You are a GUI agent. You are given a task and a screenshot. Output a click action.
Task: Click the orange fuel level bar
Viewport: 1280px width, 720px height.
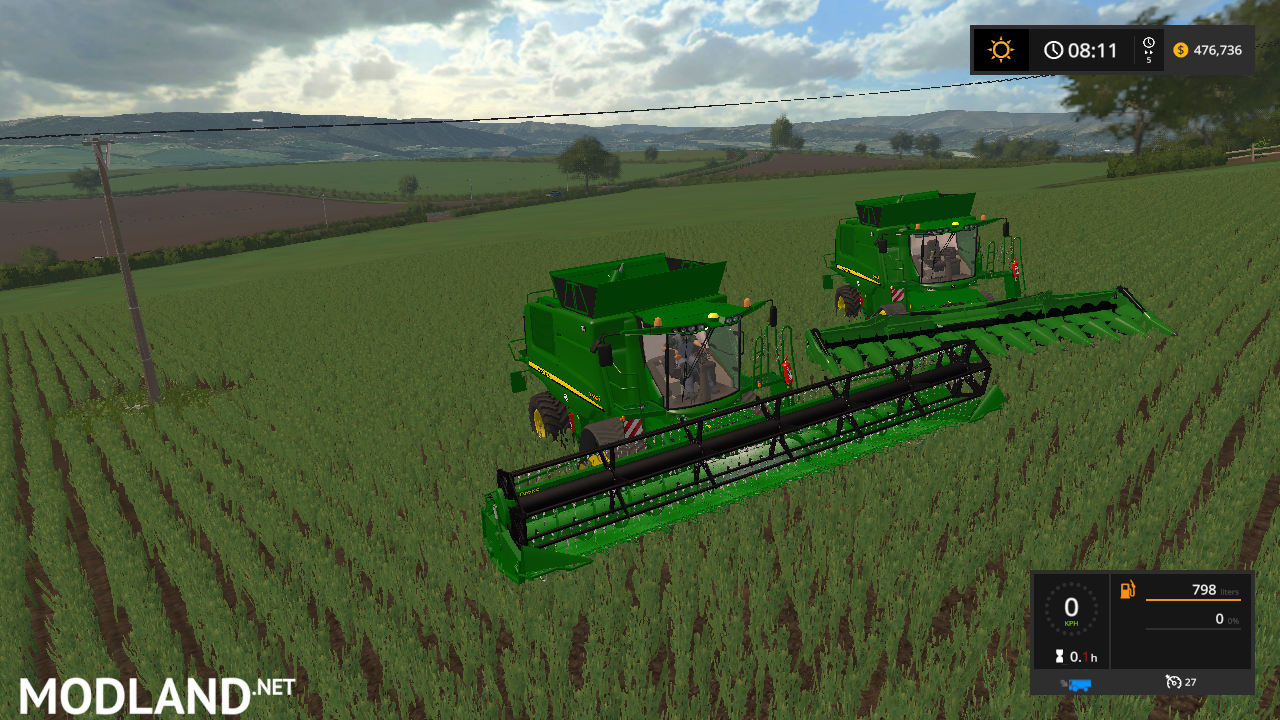pyautogui.click(x=1193, y=600)
